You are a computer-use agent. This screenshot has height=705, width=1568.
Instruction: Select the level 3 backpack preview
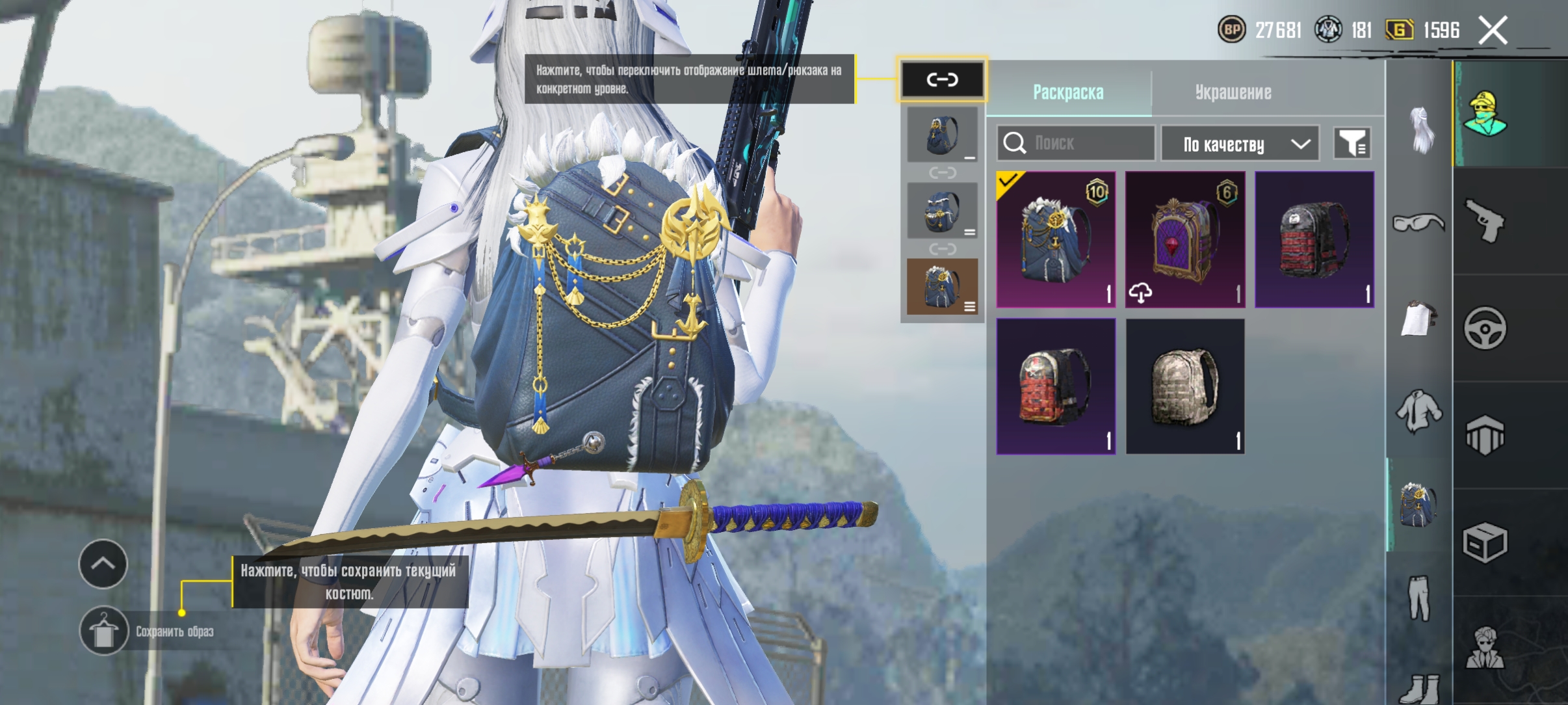click(x=942, y=286)
